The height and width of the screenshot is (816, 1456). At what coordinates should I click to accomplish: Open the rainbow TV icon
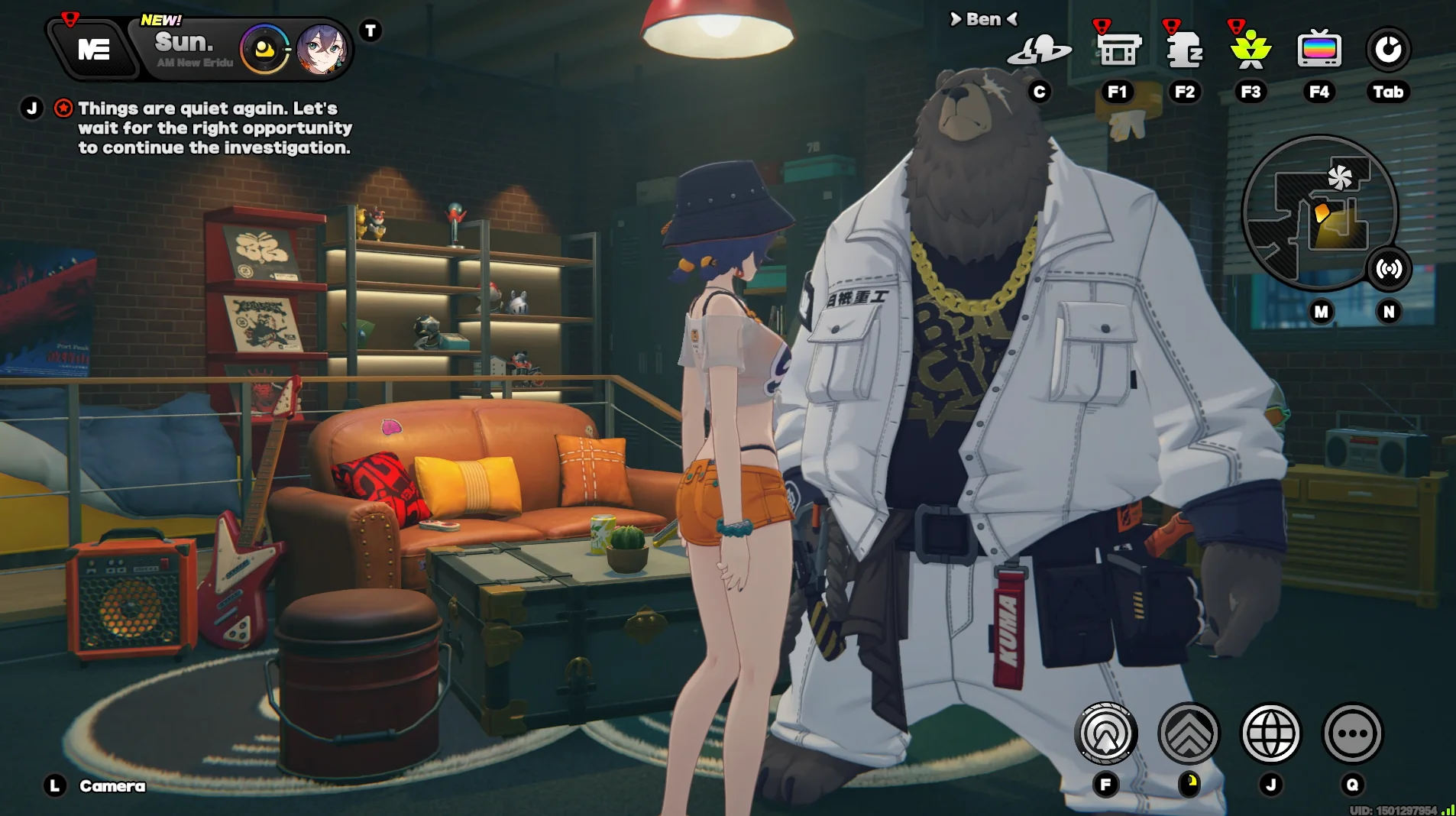pyautogui.click(x=1319, y=50)
